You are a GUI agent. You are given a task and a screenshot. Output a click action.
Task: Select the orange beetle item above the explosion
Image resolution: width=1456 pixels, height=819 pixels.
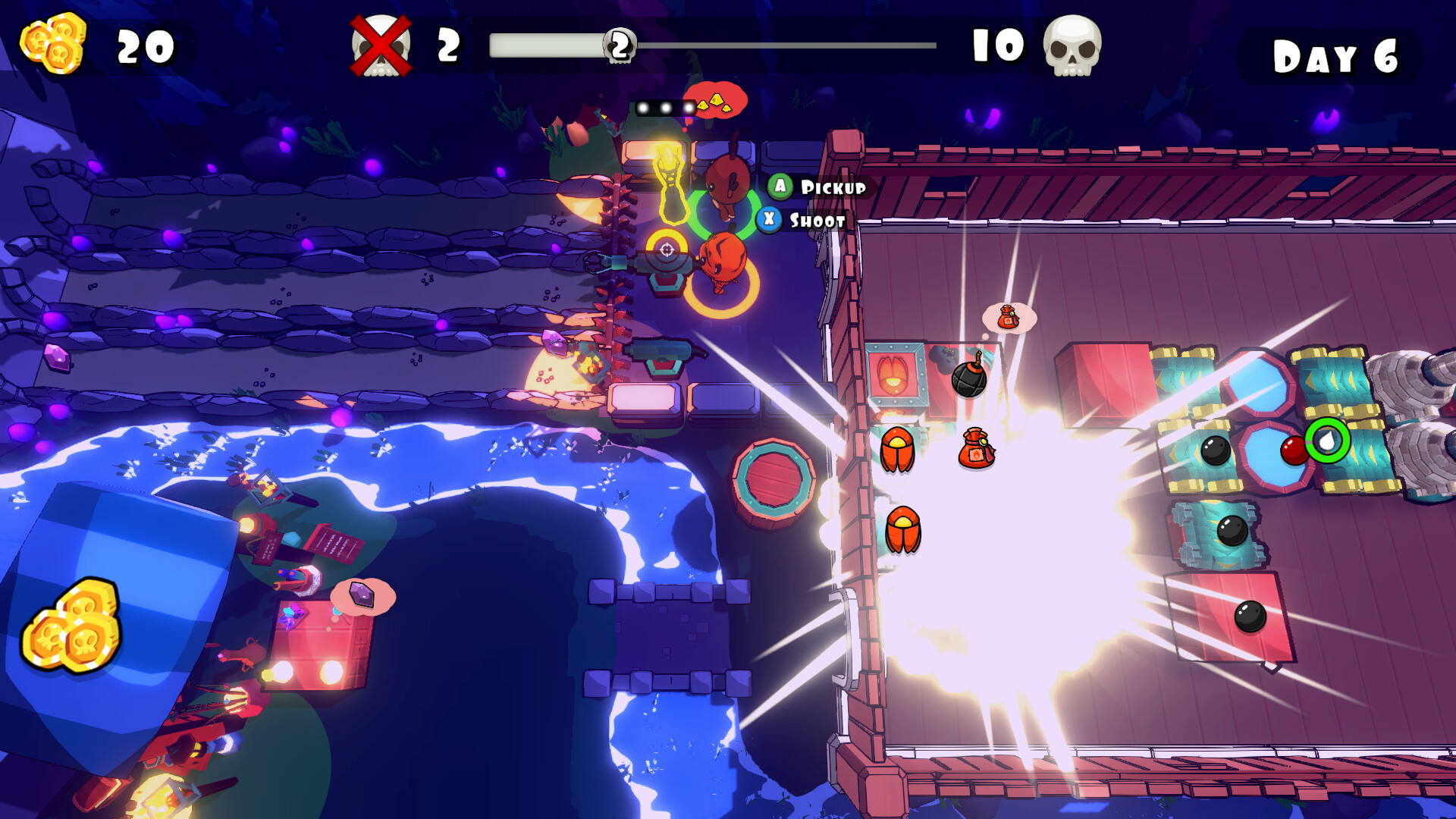tap(899, 451)
